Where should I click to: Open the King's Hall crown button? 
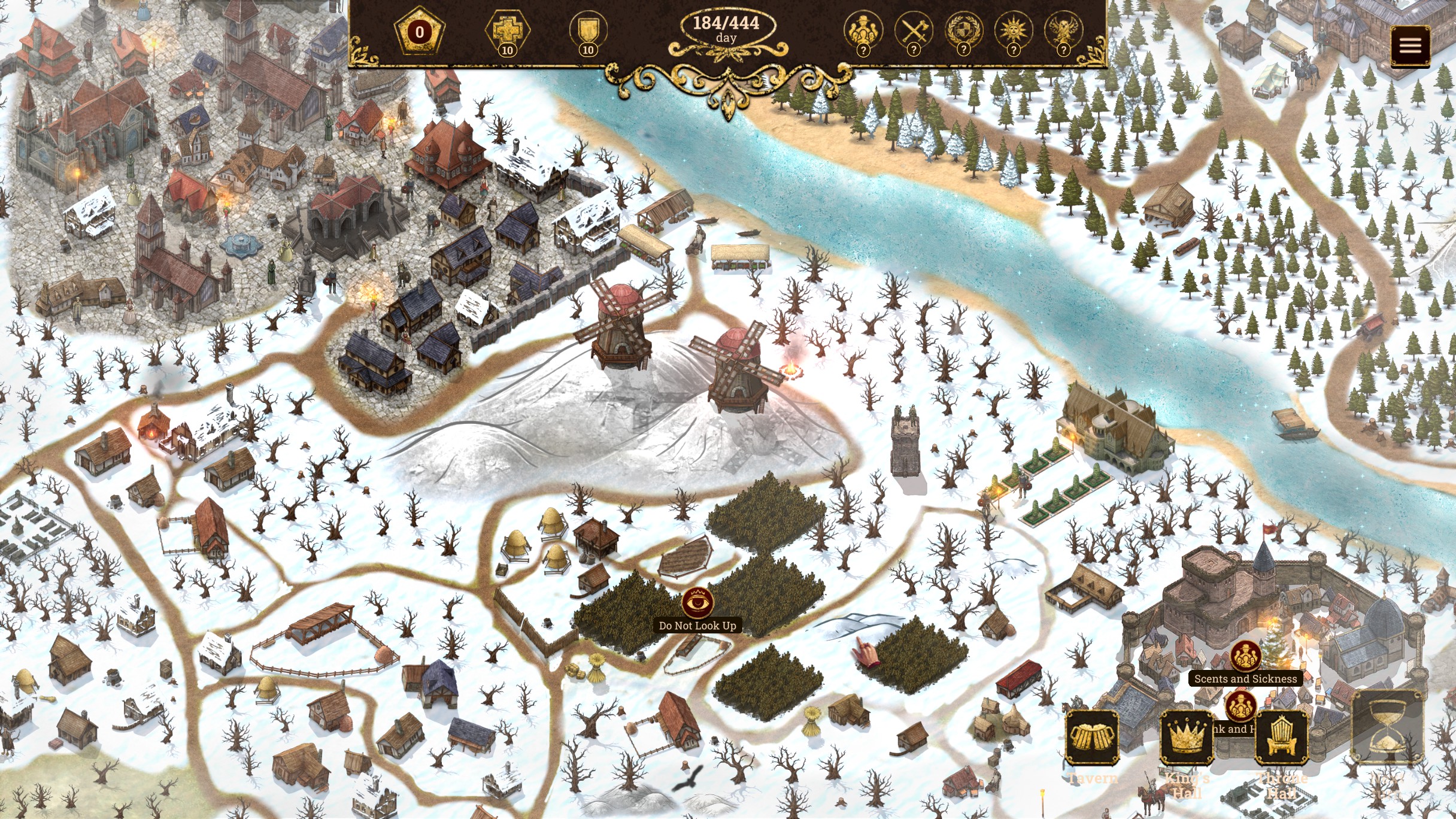pyautogui.click(x=1187, y=737)
